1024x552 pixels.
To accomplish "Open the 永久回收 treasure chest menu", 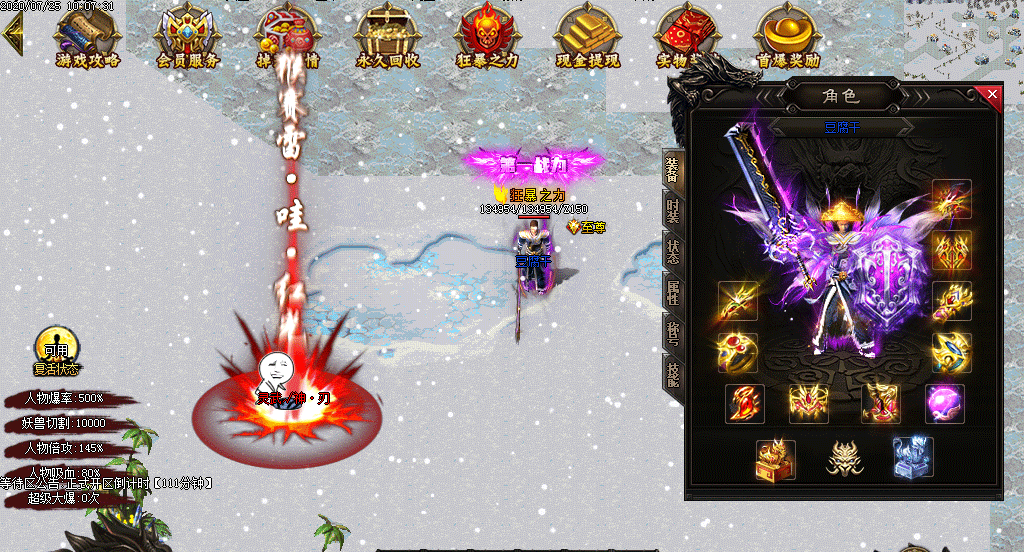I will (387, 38).
